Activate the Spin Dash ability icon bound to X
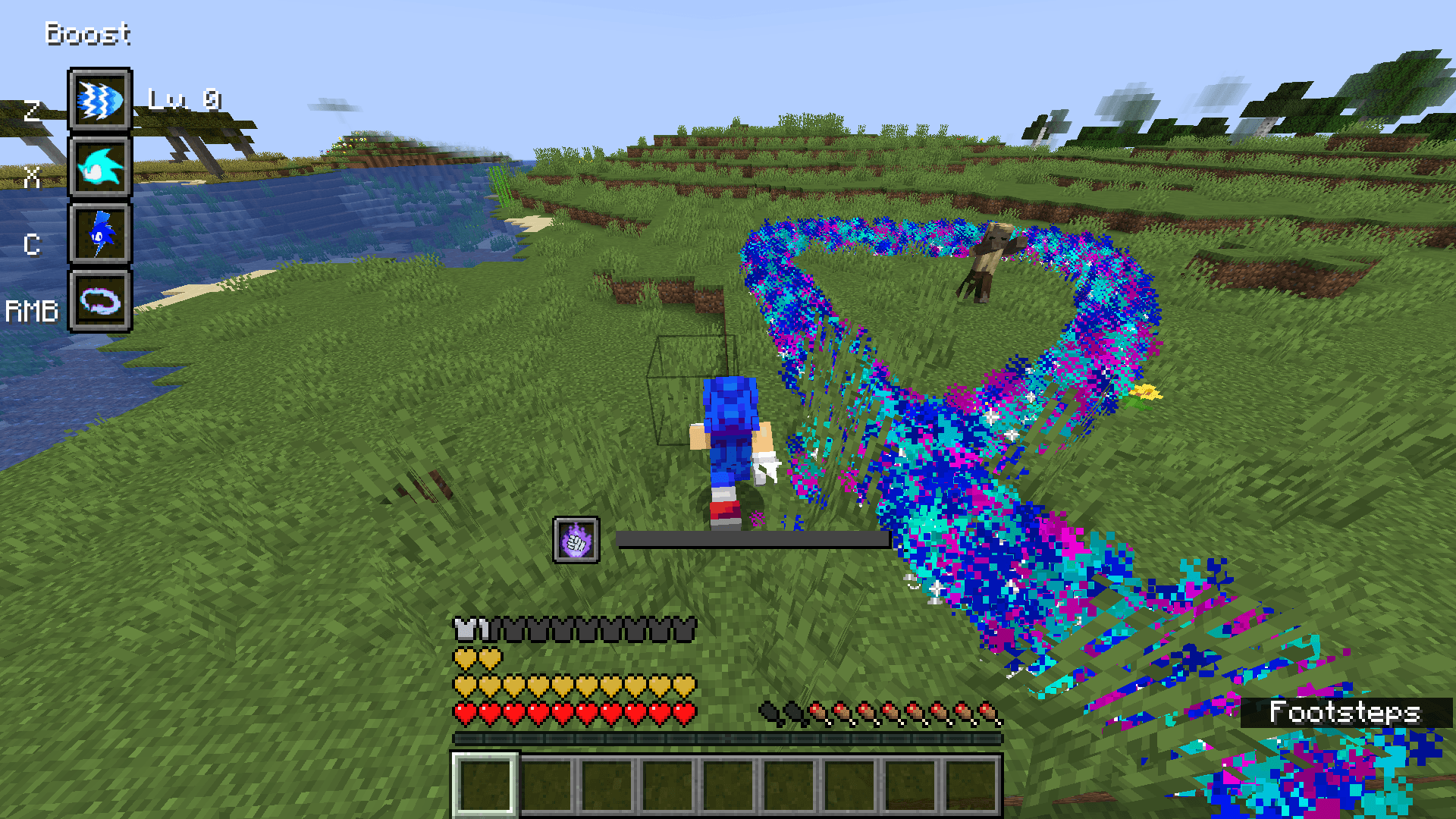1456x819 pixels. pyautogui.click(x=99, y=170)
